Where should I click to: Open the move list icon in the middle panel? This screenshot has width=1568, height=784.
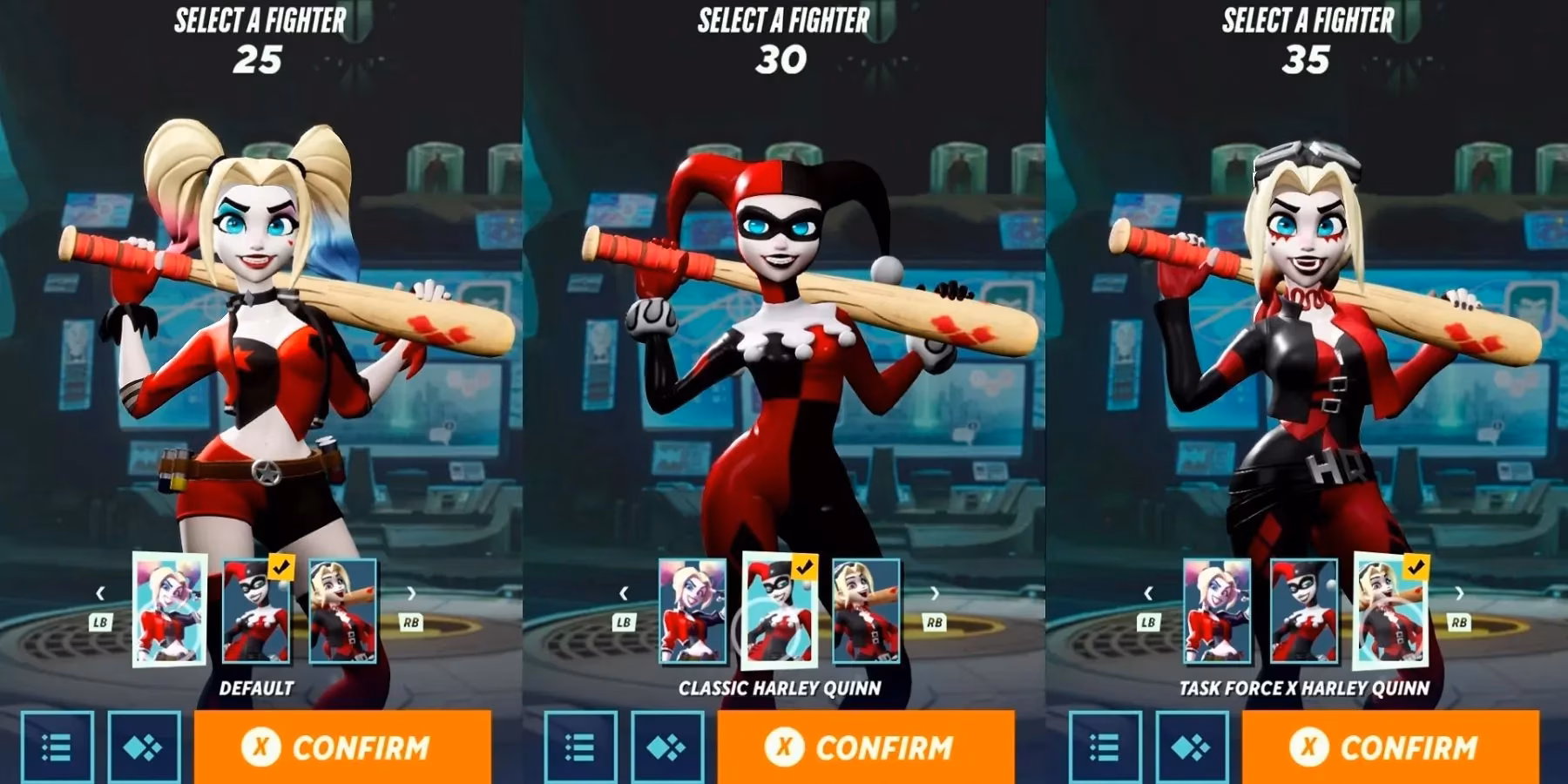click(579, 747)
